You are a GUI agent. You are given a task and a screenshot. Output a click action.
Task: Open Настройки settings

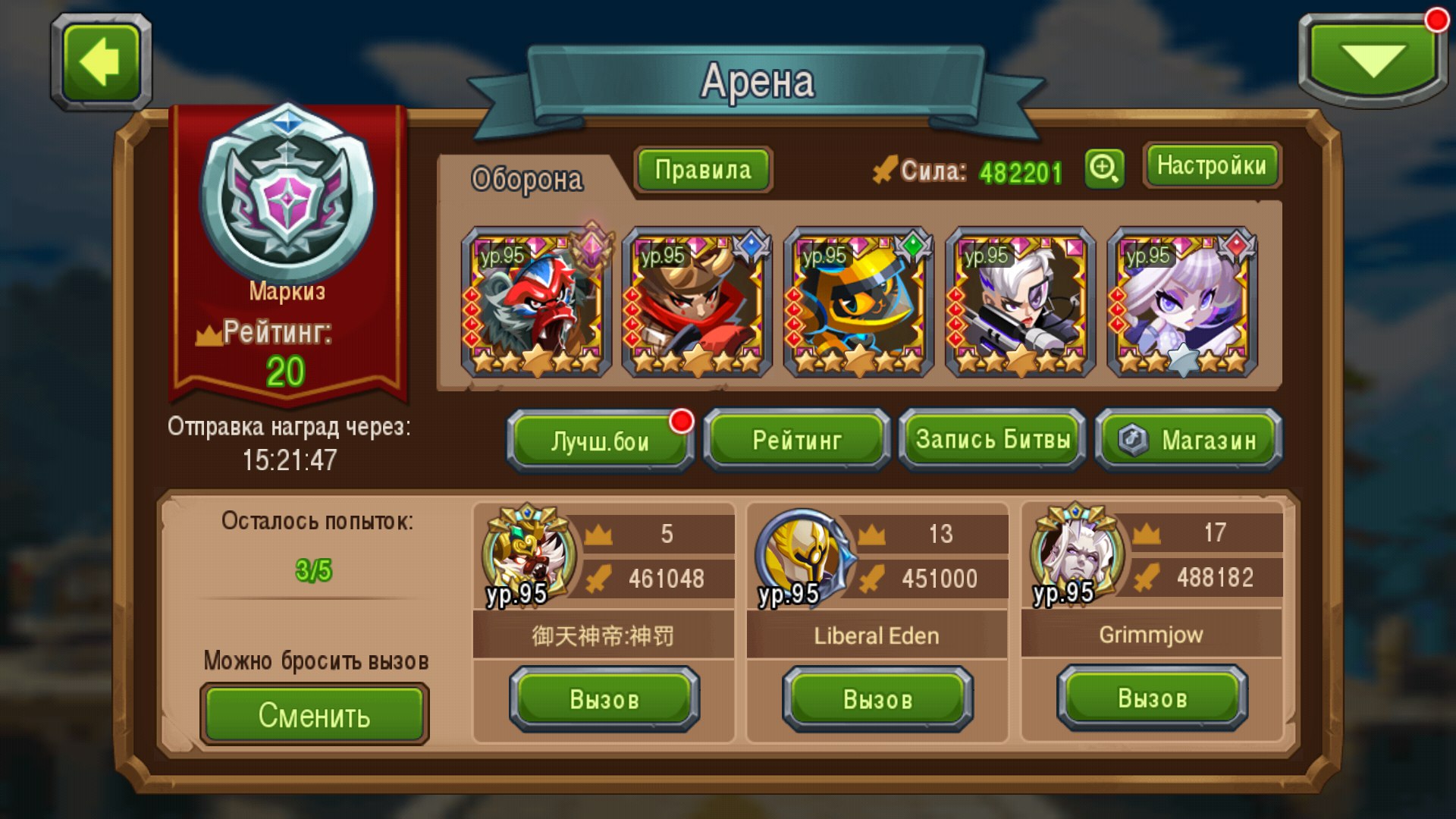(x=1211, y=165)
